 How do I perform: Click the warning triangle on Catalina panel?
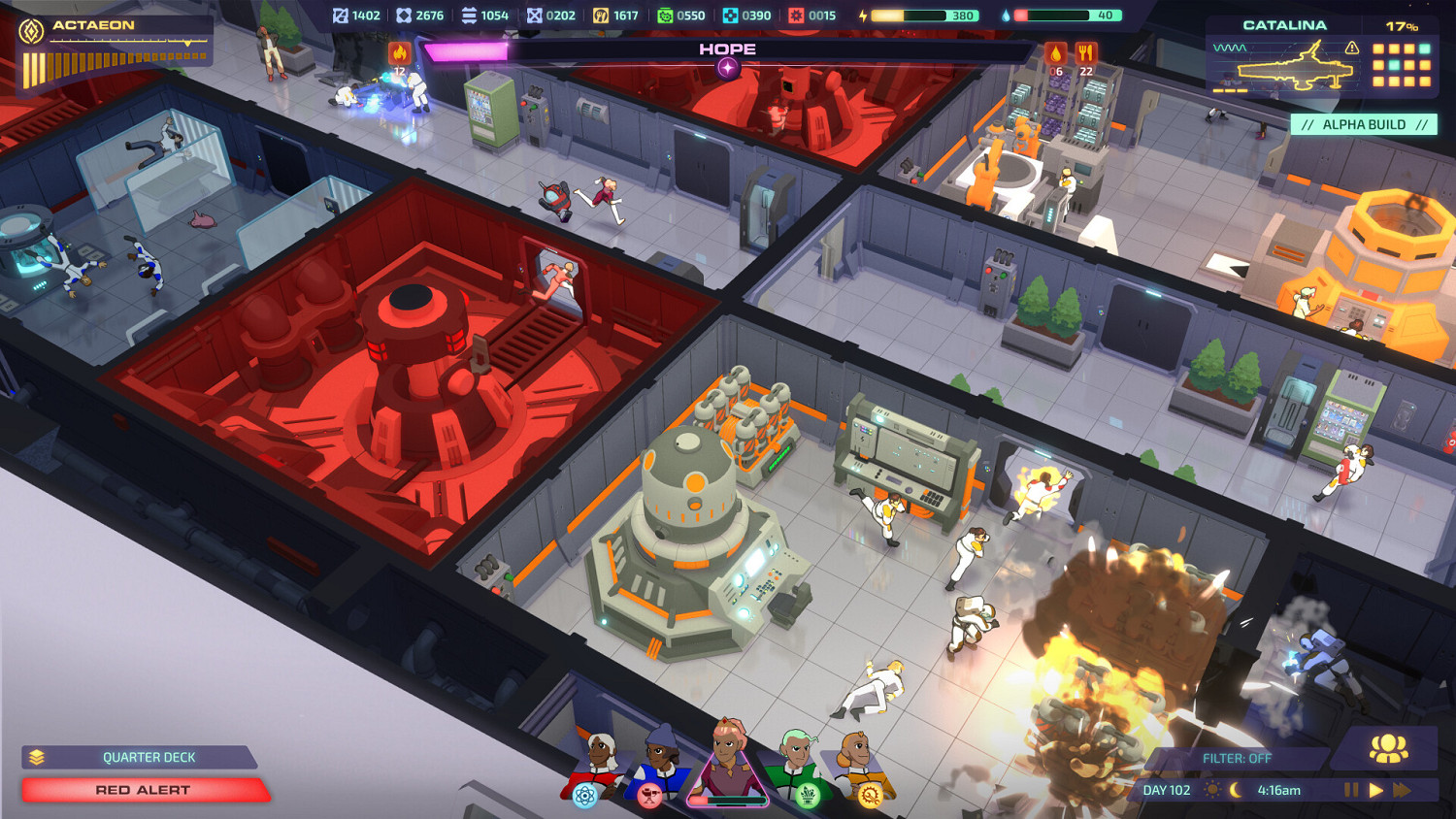pos(1351,48)
